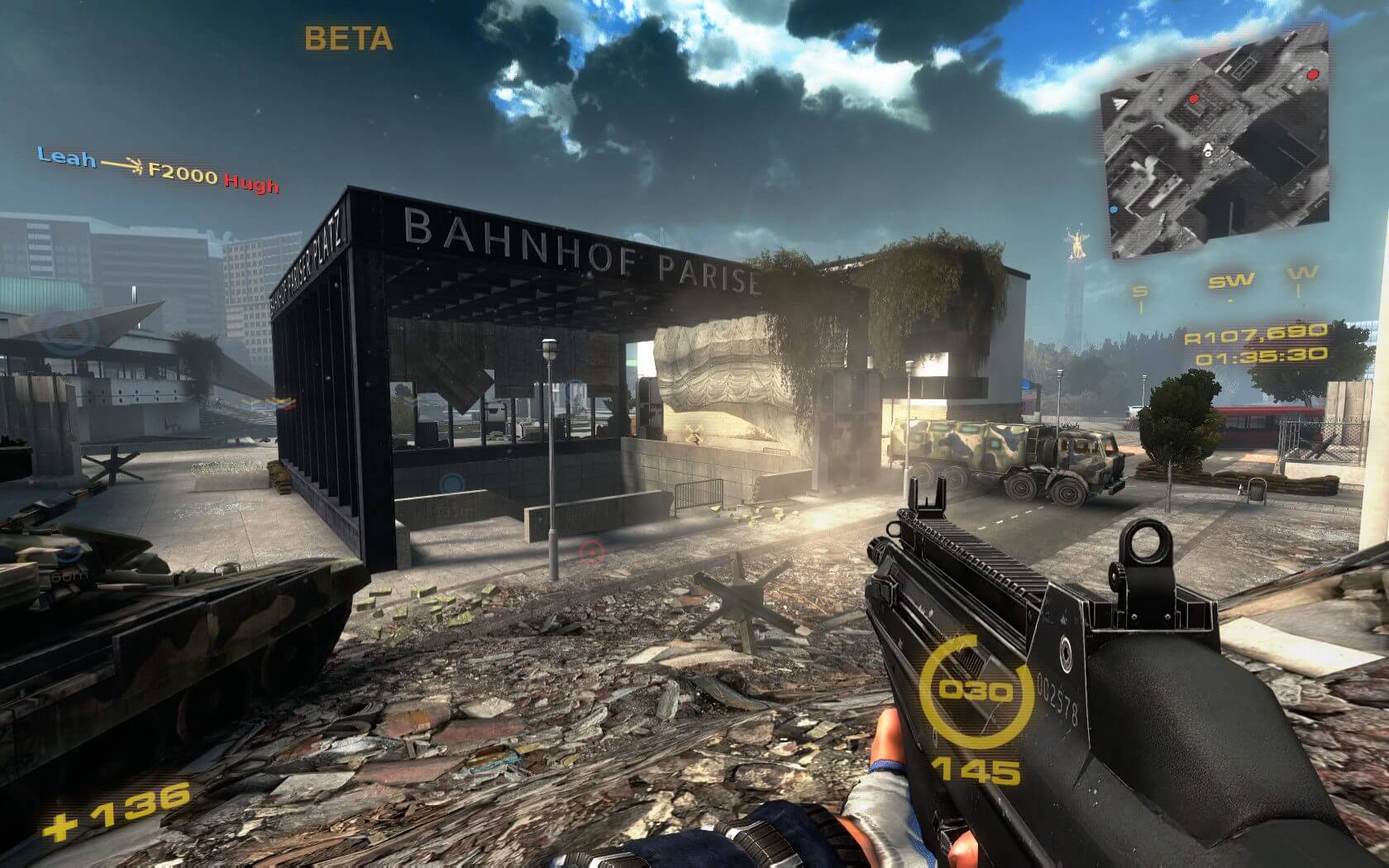
Task: Select the blue dot on the minimap
Action: pyautogui.click(x=1113, y=209)
